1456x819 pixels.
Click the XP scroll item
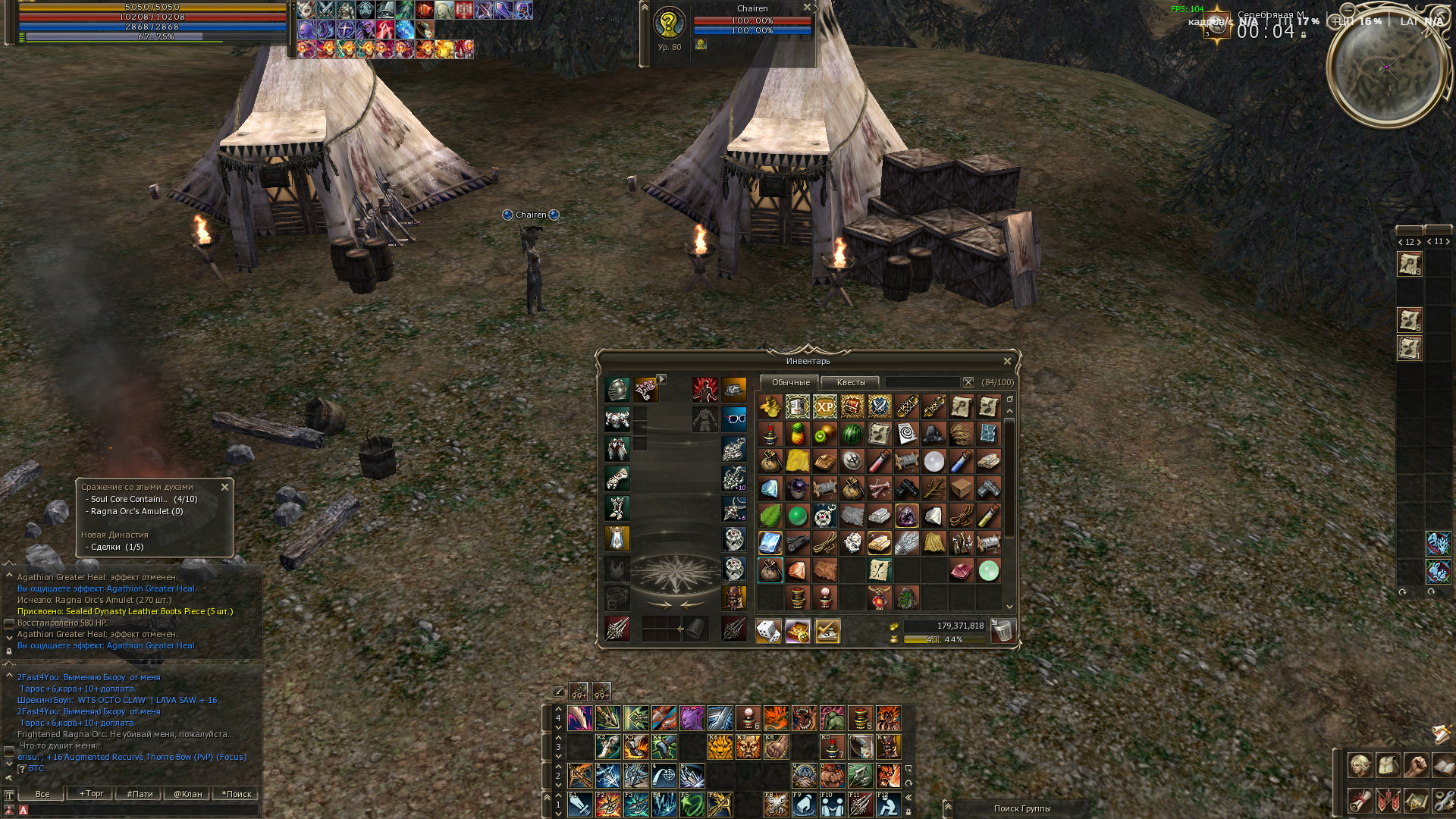(824, 406)
